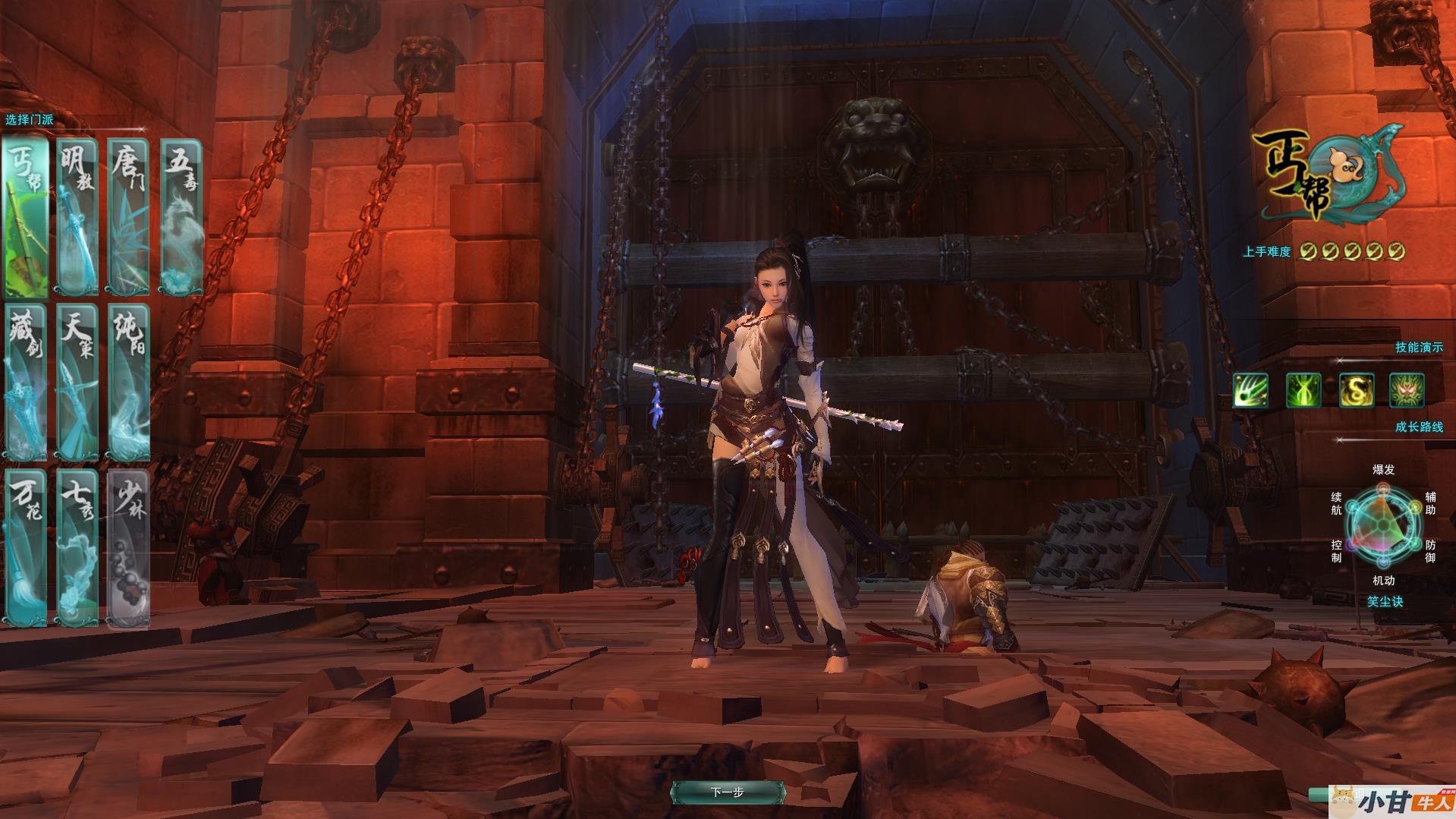Image resolution: width=1456 pixels, height=819 pixels.
Task: Preview the green demon face skill
Action: tap(1407, 391)
